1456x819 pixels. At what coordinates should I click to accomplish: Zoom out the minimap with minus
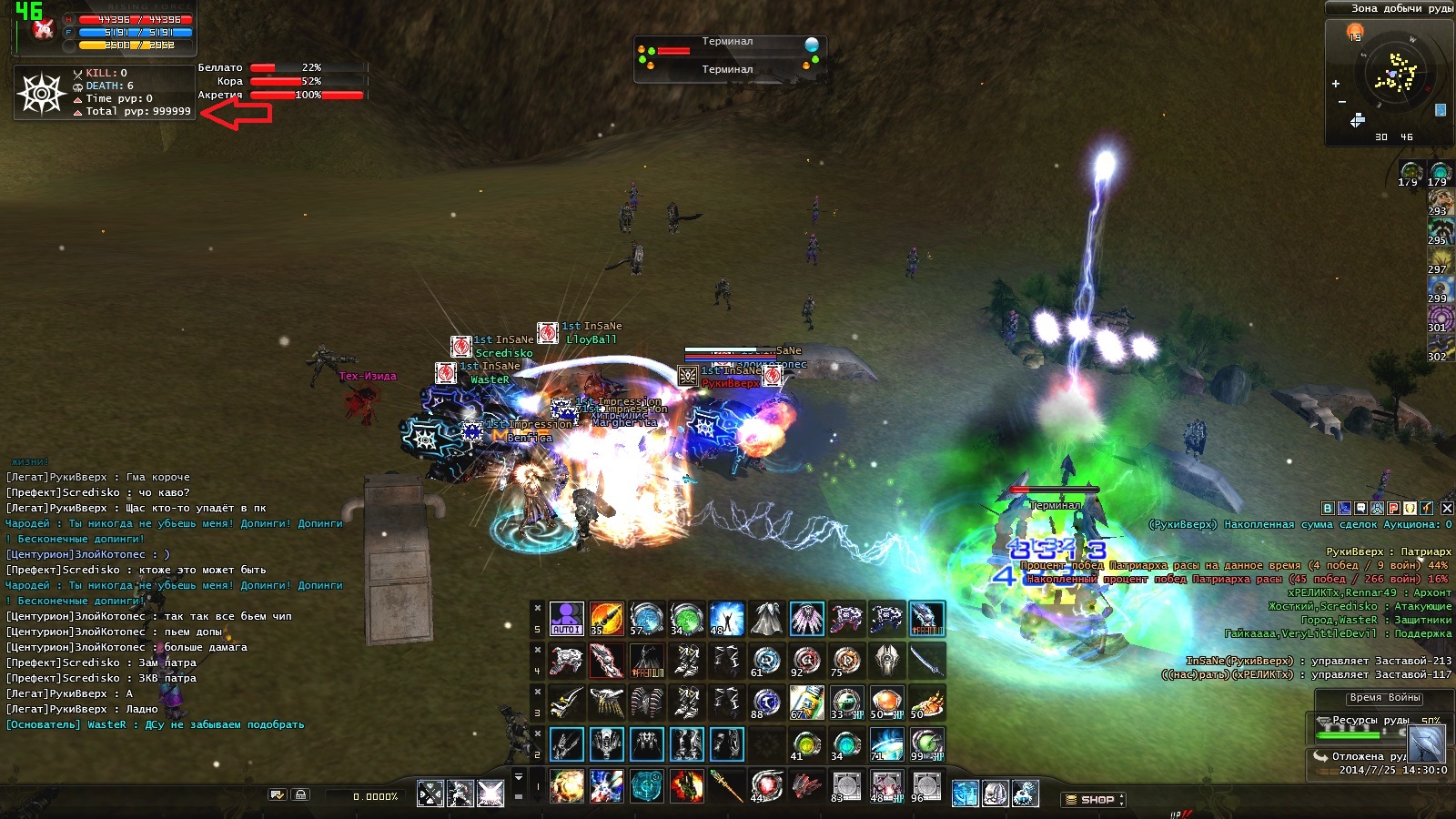1341,102
